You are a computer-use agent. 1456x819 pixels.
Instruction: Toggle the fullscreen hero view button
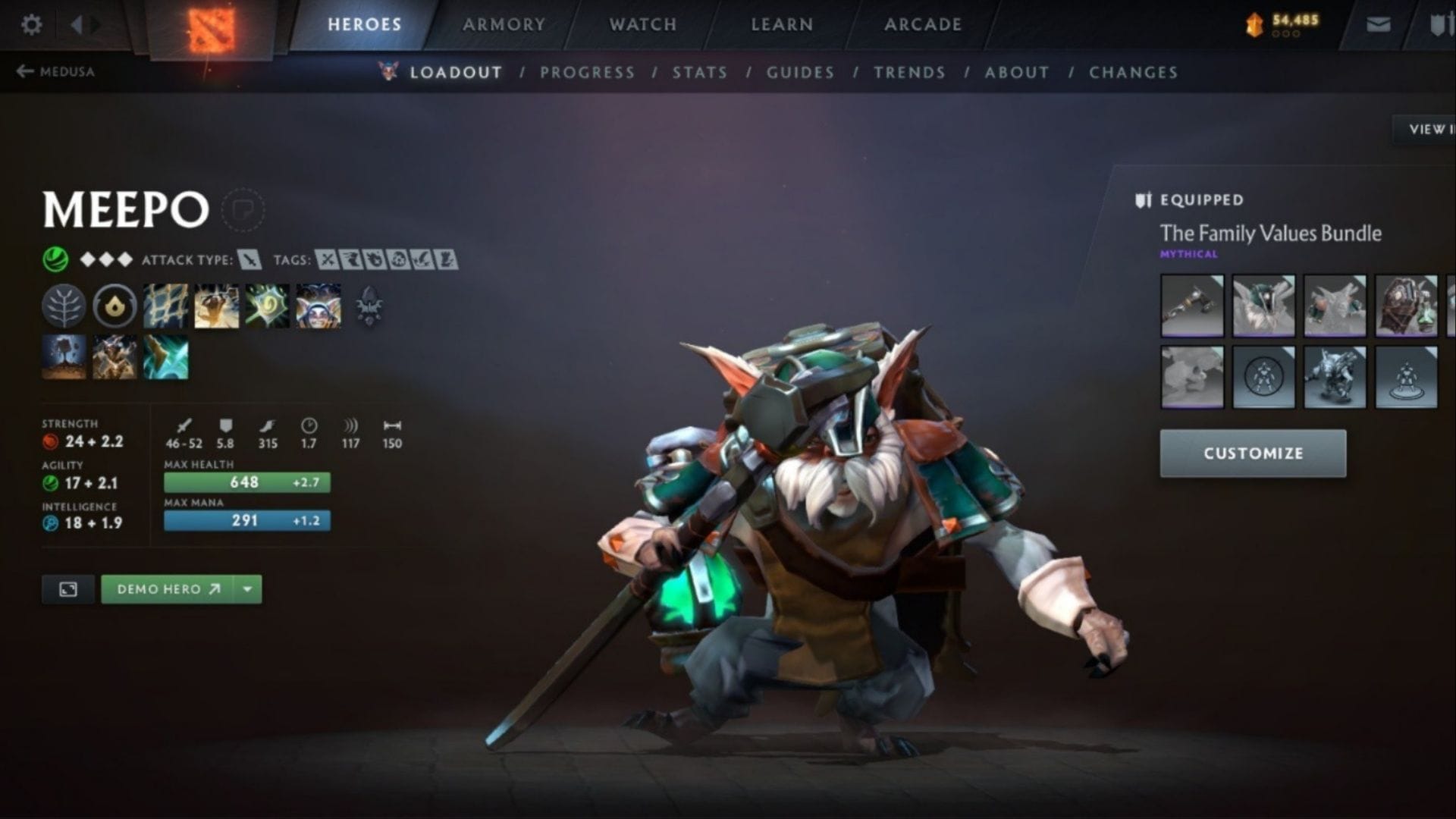tap(68, 589)
